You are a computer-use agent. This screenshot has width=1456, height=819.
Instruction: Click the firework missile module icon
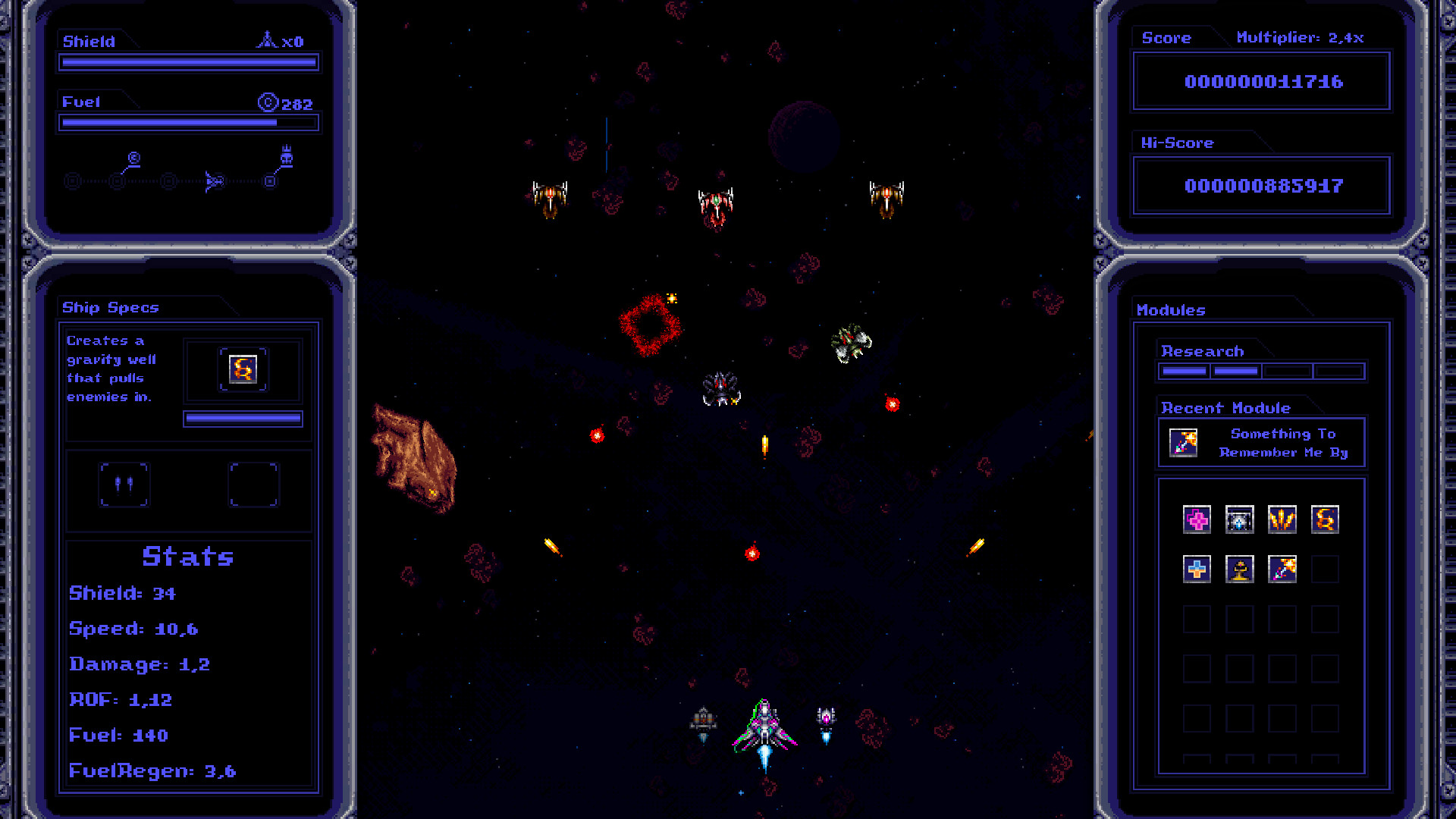[1282, 570]
